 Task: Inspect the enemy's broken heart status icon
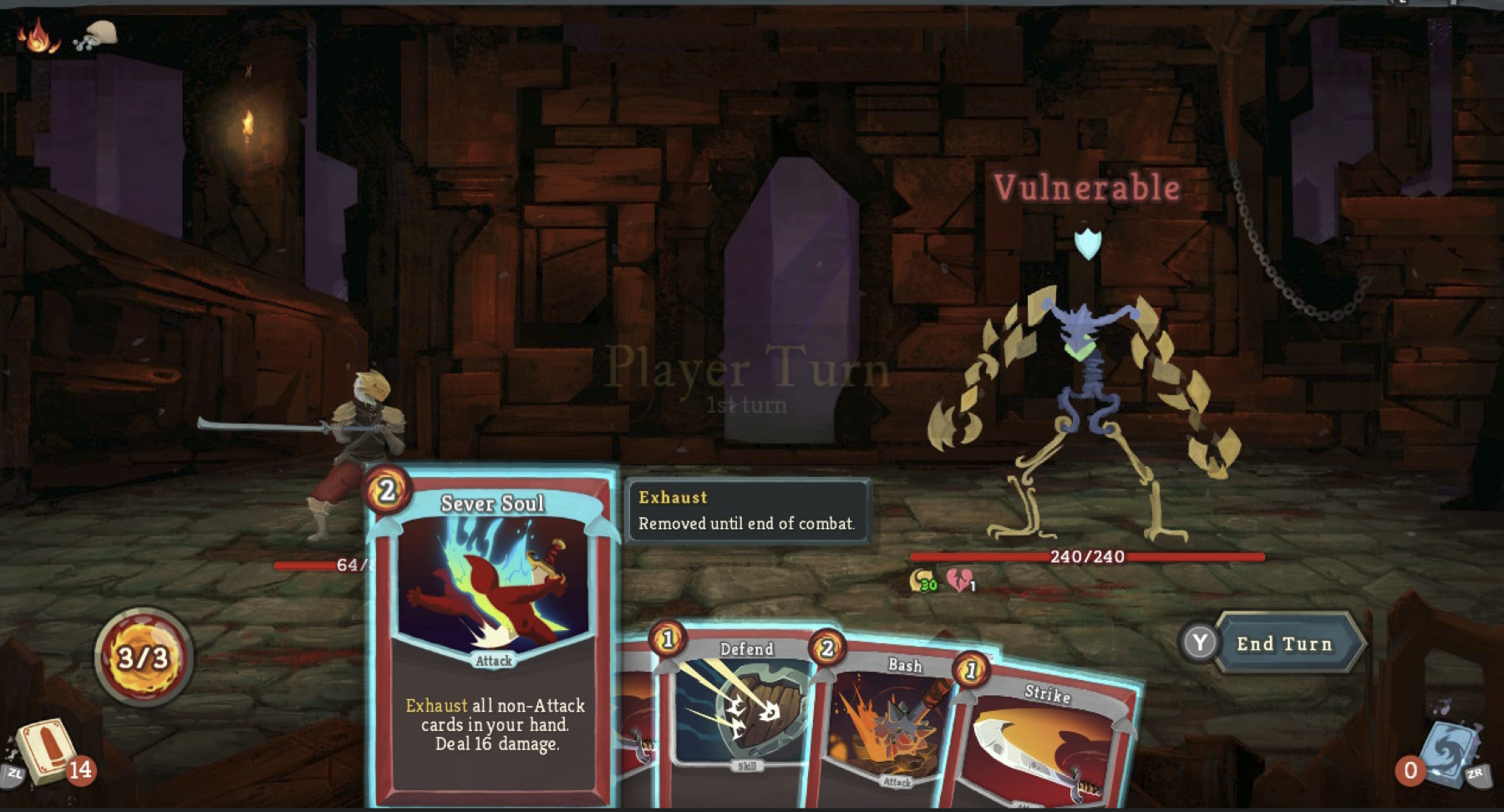tap(959, 580)
